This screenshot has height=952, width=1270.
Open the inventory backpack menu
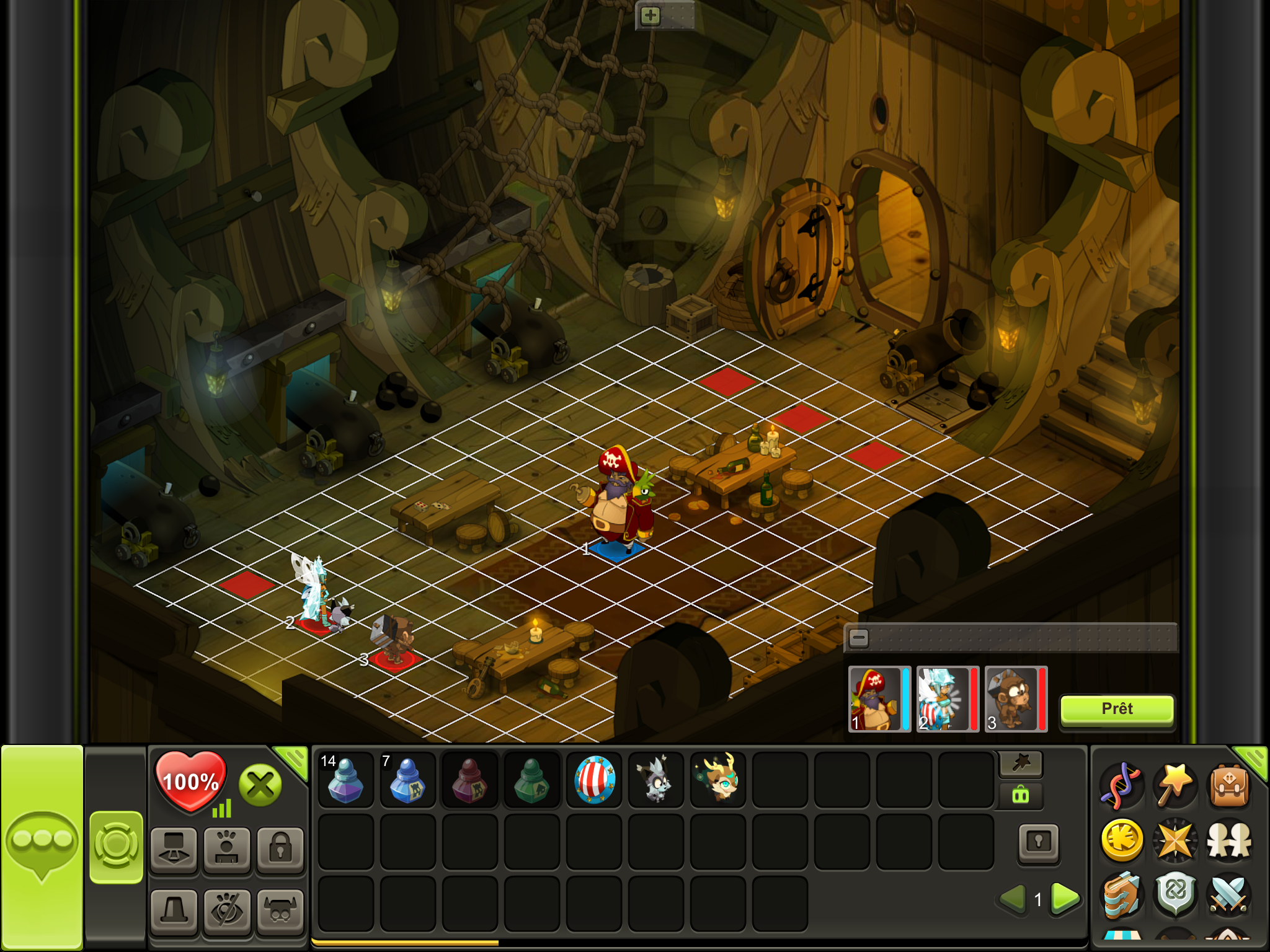pyautogui.click(x=1229, y=786)
